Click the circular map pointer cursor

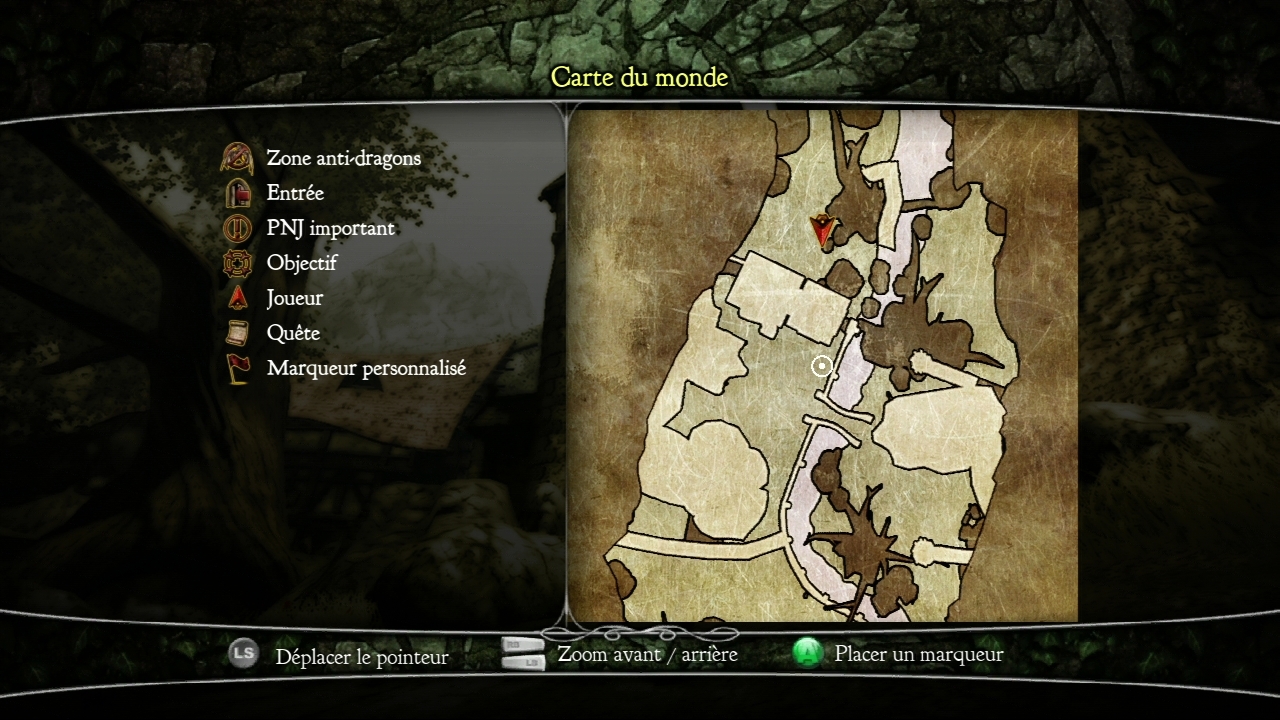point(822,367)
